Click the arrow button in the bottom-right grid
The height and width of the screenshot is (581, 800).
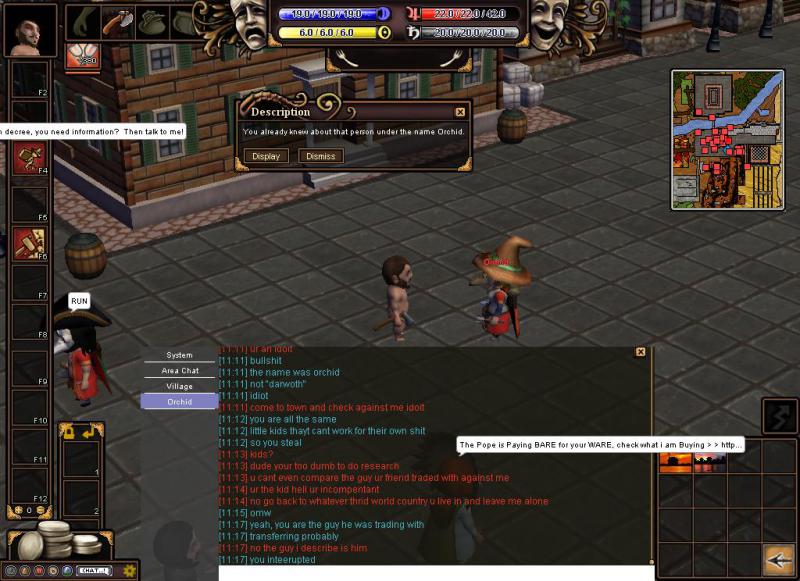point(777,557)
